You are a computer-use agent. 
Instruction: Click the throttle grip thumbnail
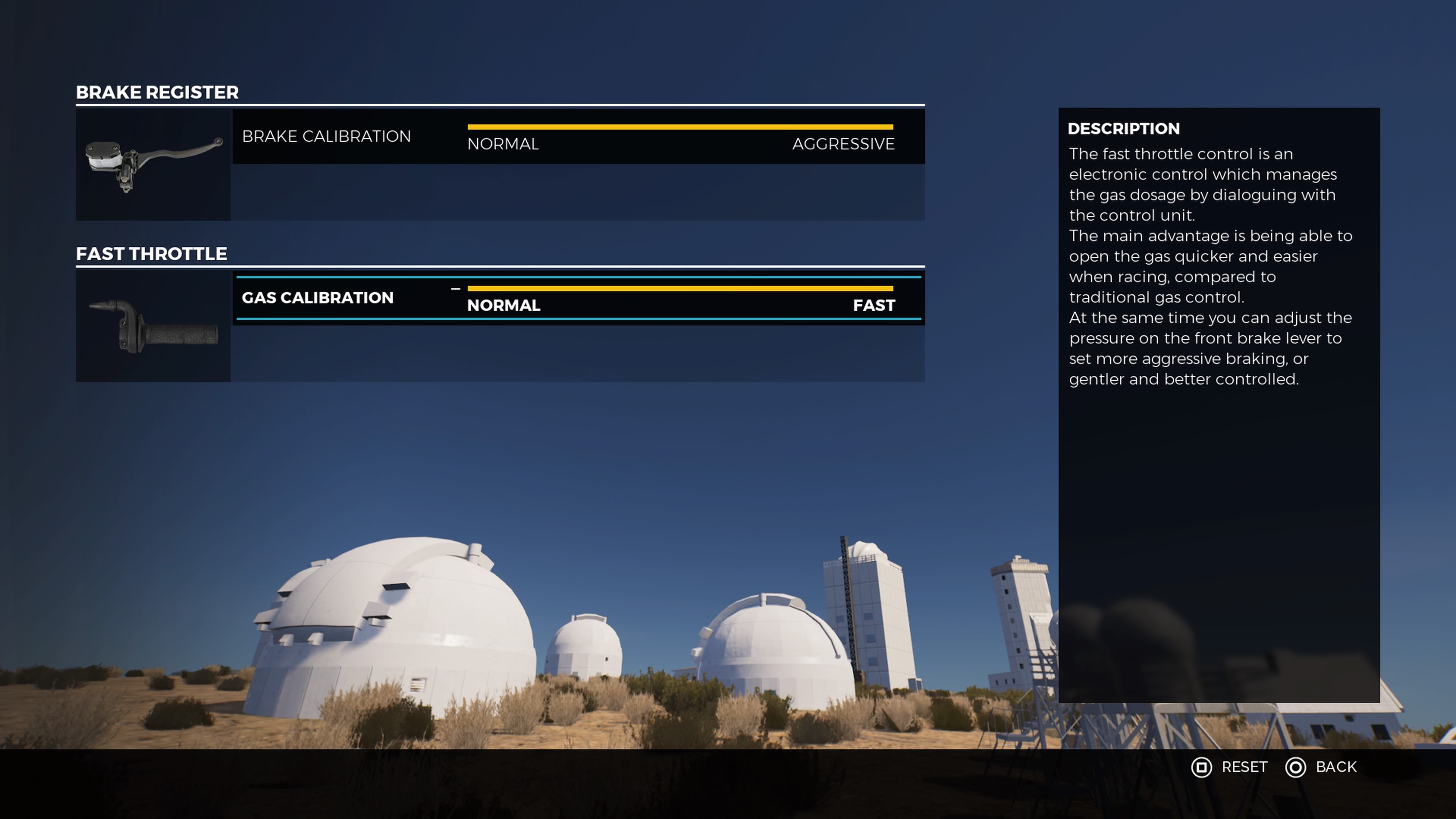point(153,326)
